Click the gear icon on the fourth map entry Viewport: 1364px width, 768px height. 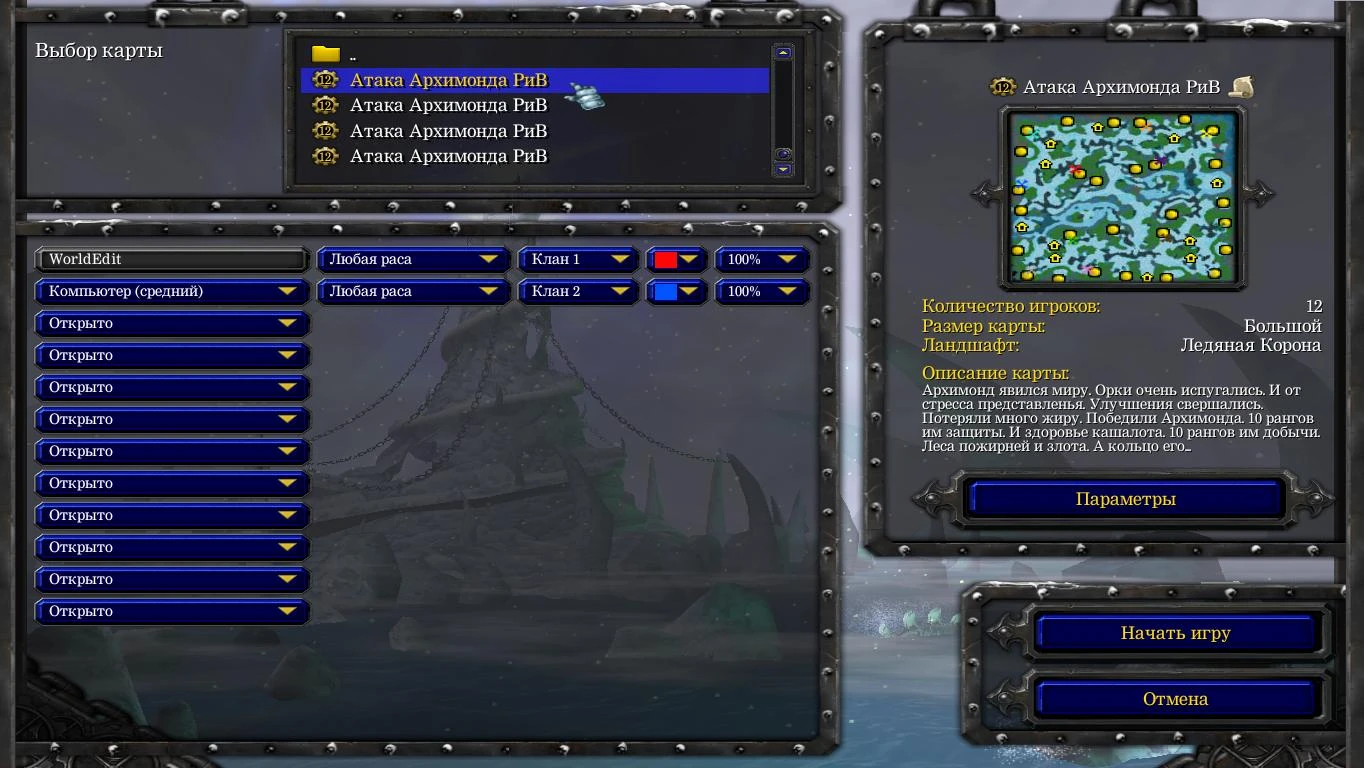[325, 156]
